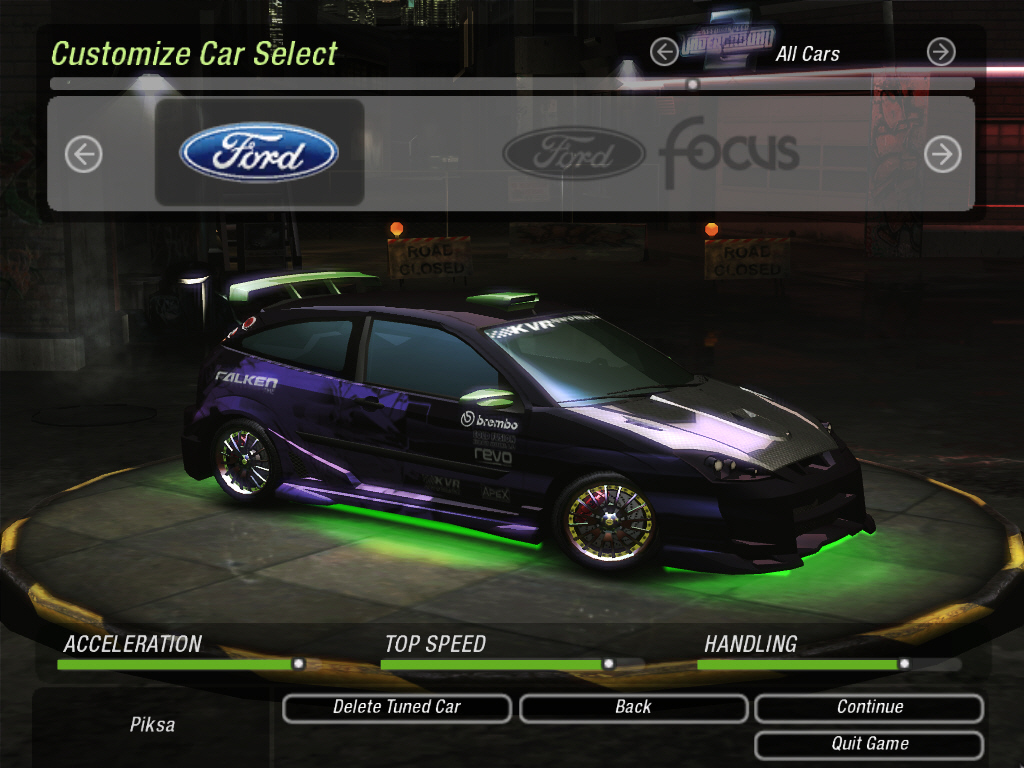This screenshot has width=1024, height=768.
Task: Select the highlighted blue Ford logo tile
Action: click(x=259, y=153)
